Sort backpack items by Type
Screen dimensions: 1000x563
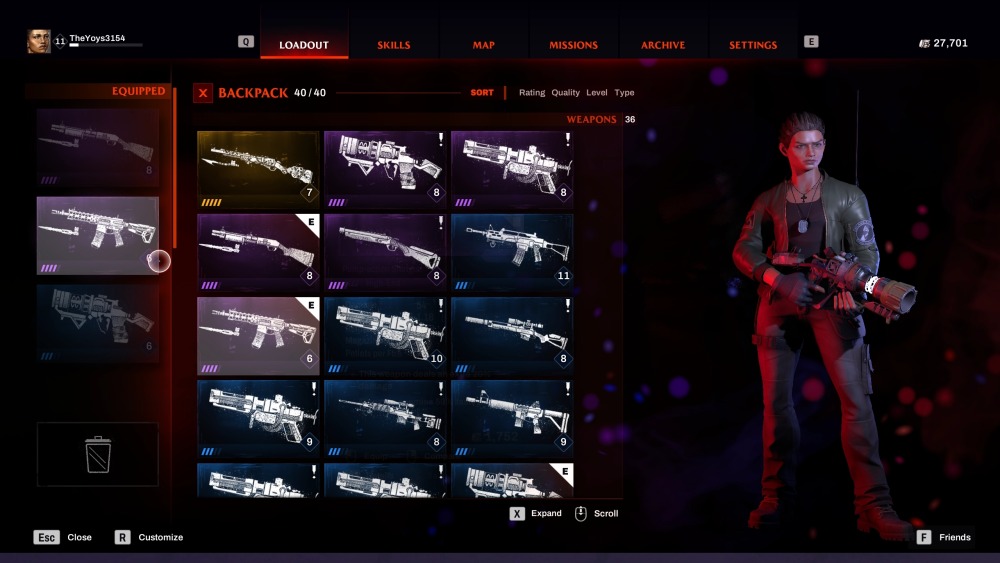coord(624,93)
